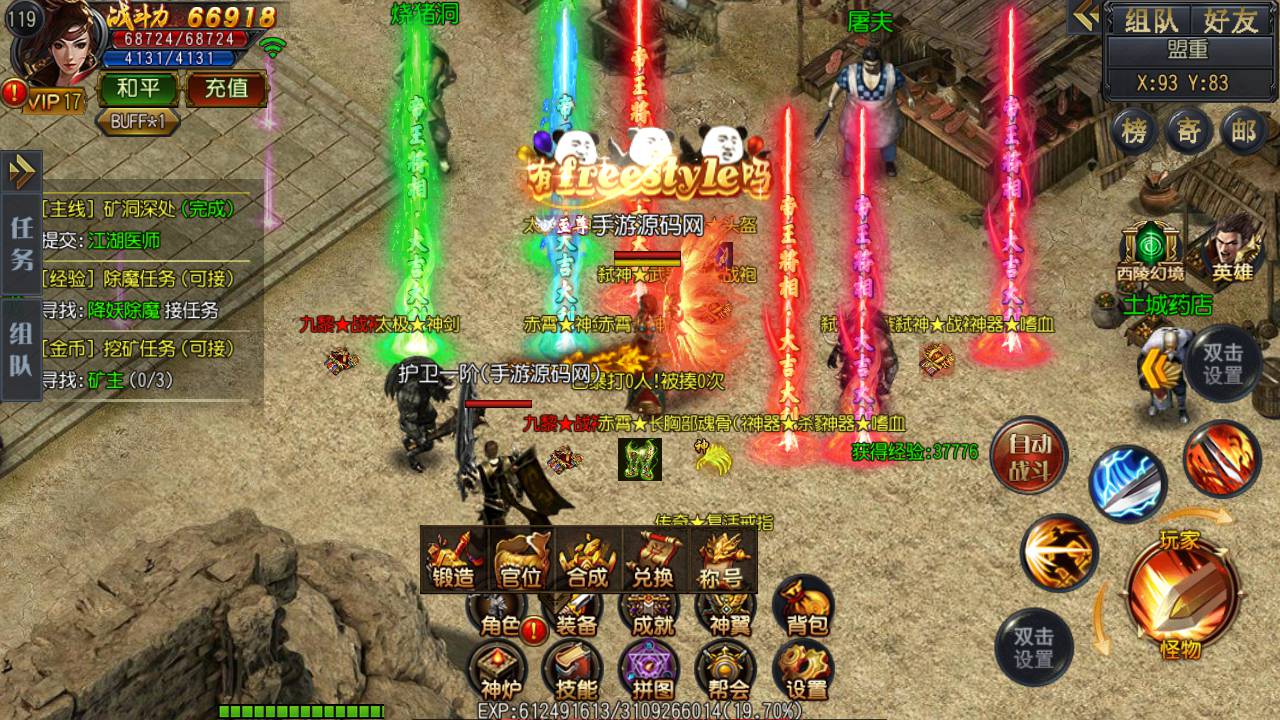The height and width of the screenshot is (720, 1280).
Task: Select the 合成 synthesis icon
Action: click(587, 561)
